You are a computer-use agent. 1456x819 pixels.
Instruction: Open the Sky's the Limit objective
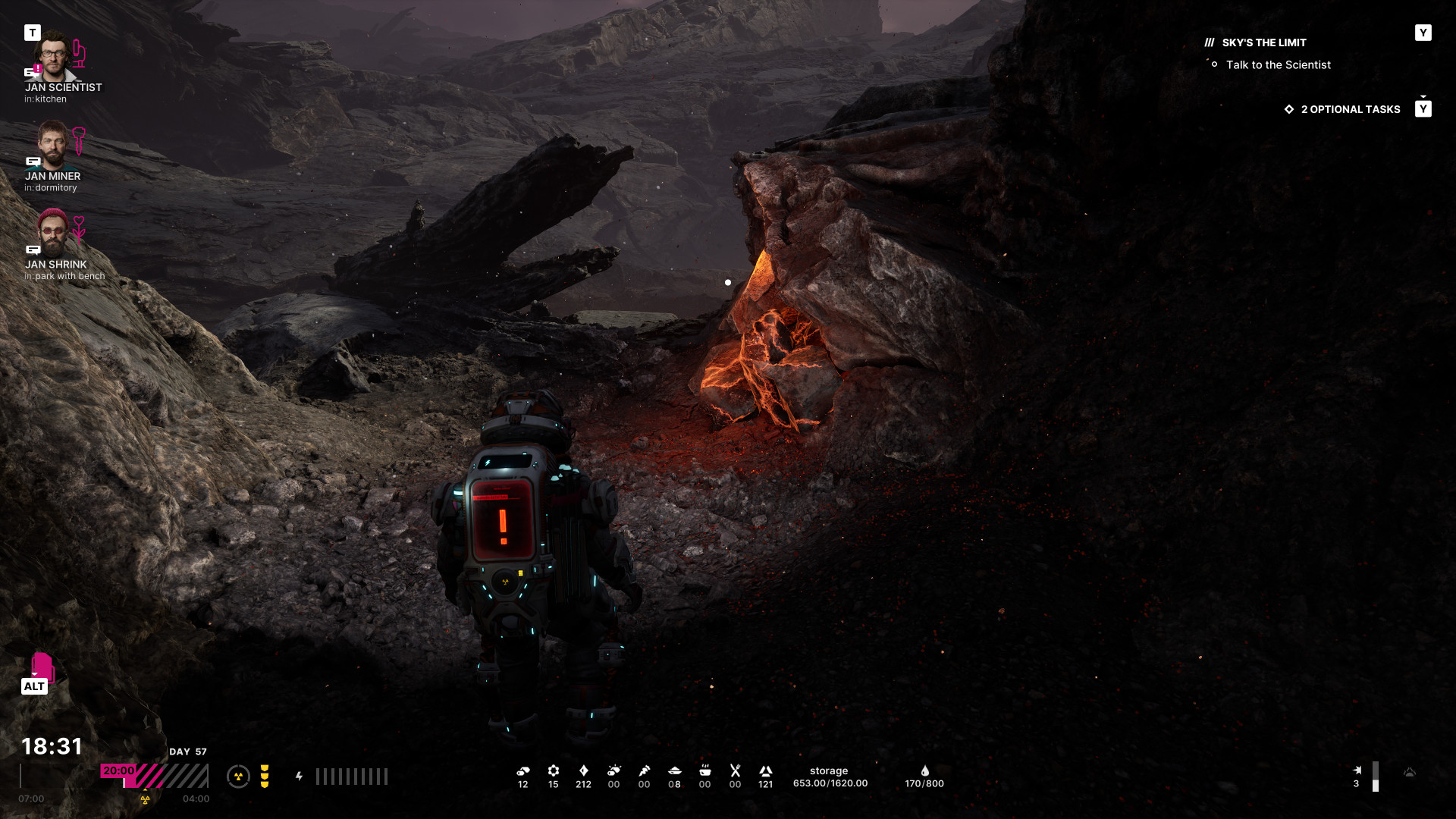pyautogui.click(x=1263, y=43)
